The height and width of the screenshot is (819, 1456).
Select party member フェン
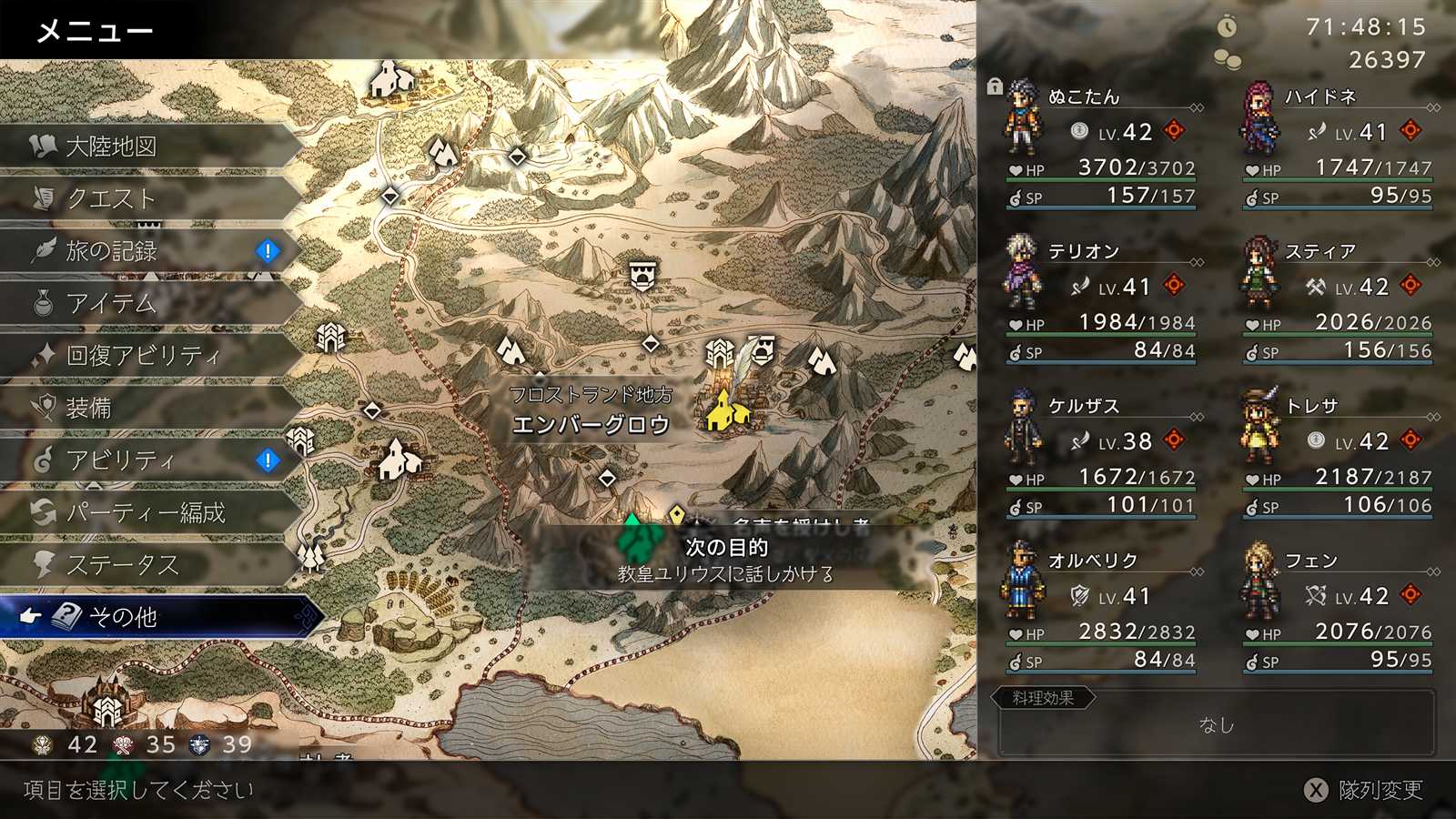point(1338,610)
